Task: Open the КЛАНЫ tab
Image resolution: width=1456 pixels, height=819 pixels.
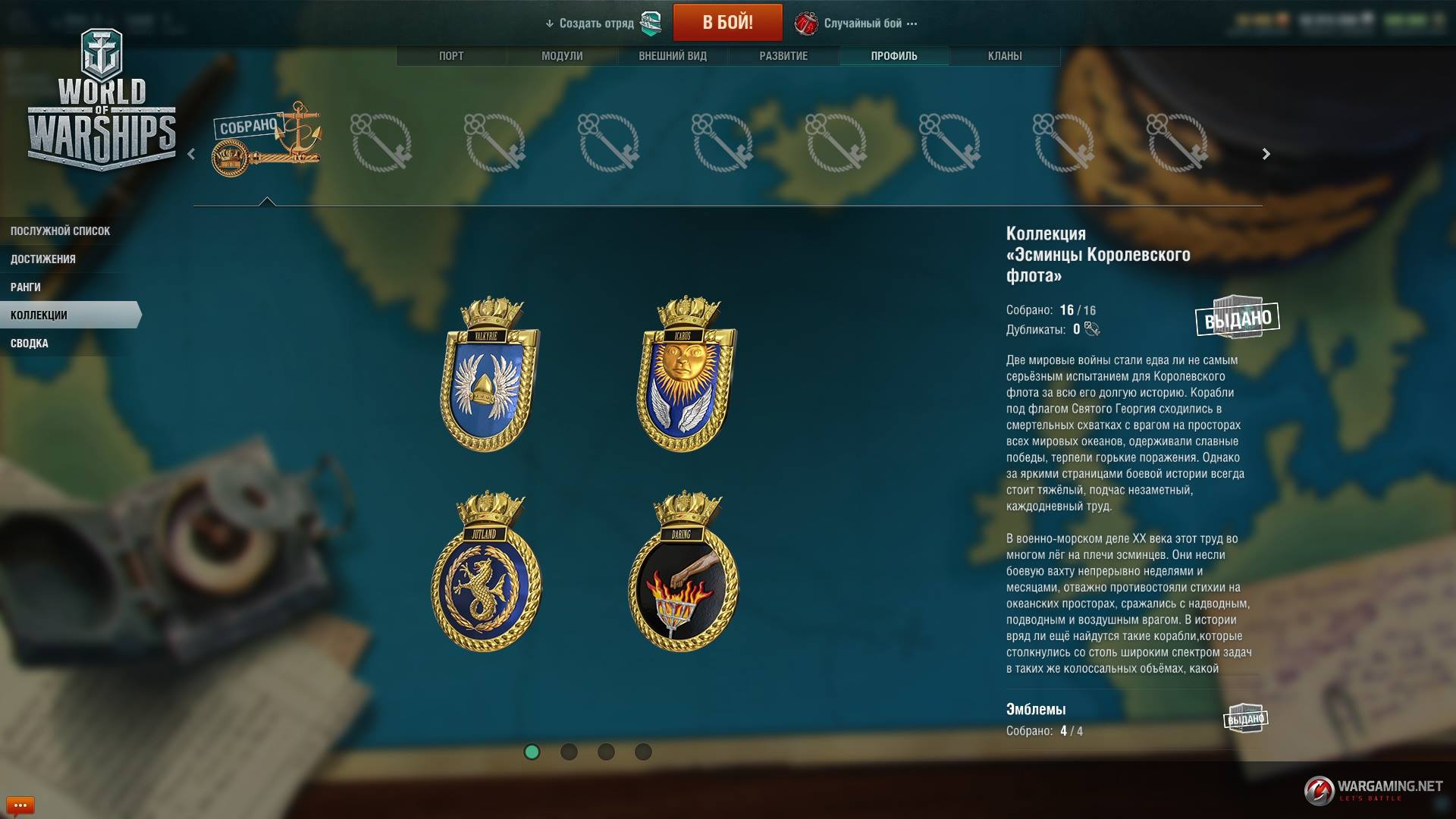Action: (x=1005, y=56)
